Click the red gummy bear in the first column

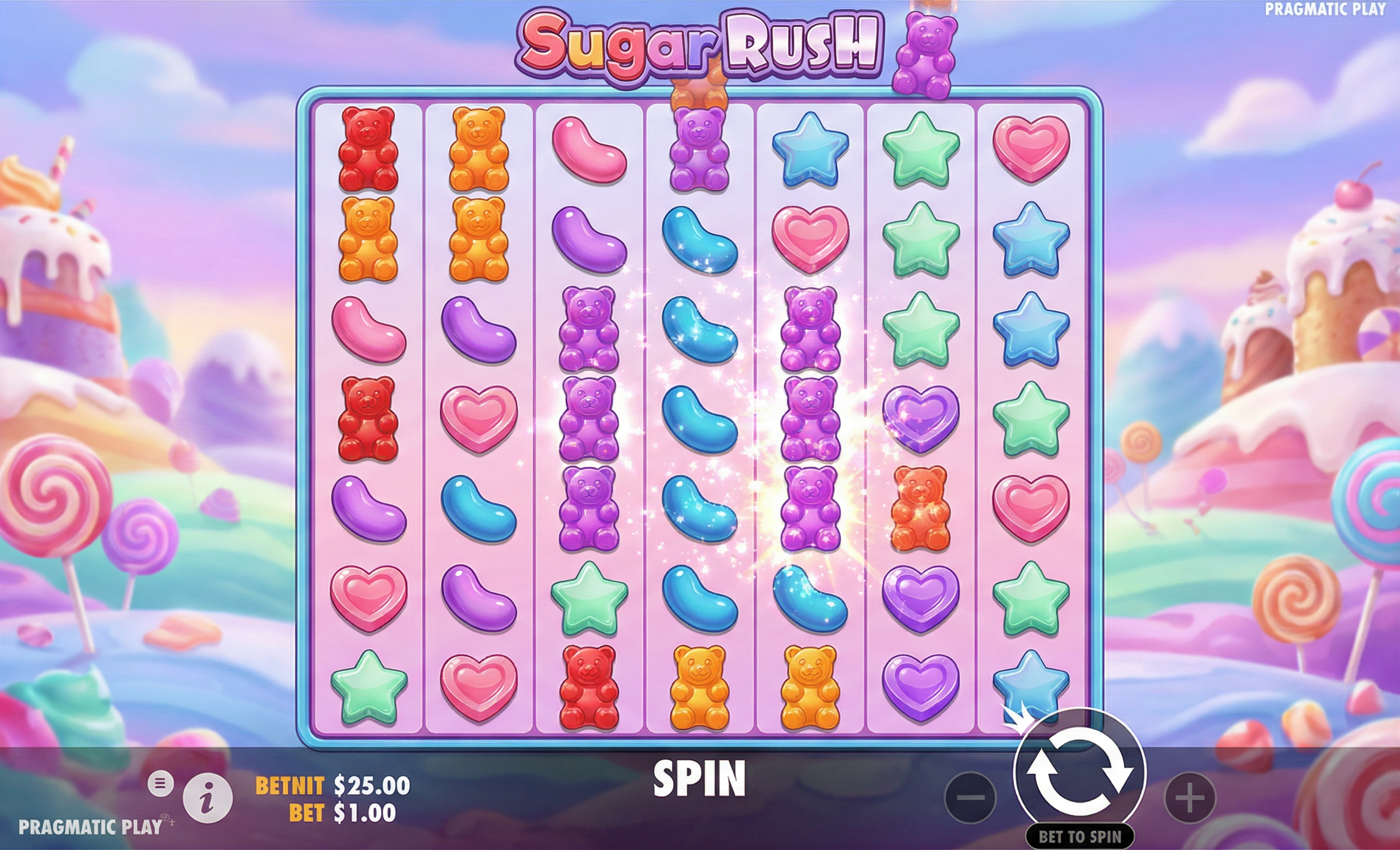367,152
